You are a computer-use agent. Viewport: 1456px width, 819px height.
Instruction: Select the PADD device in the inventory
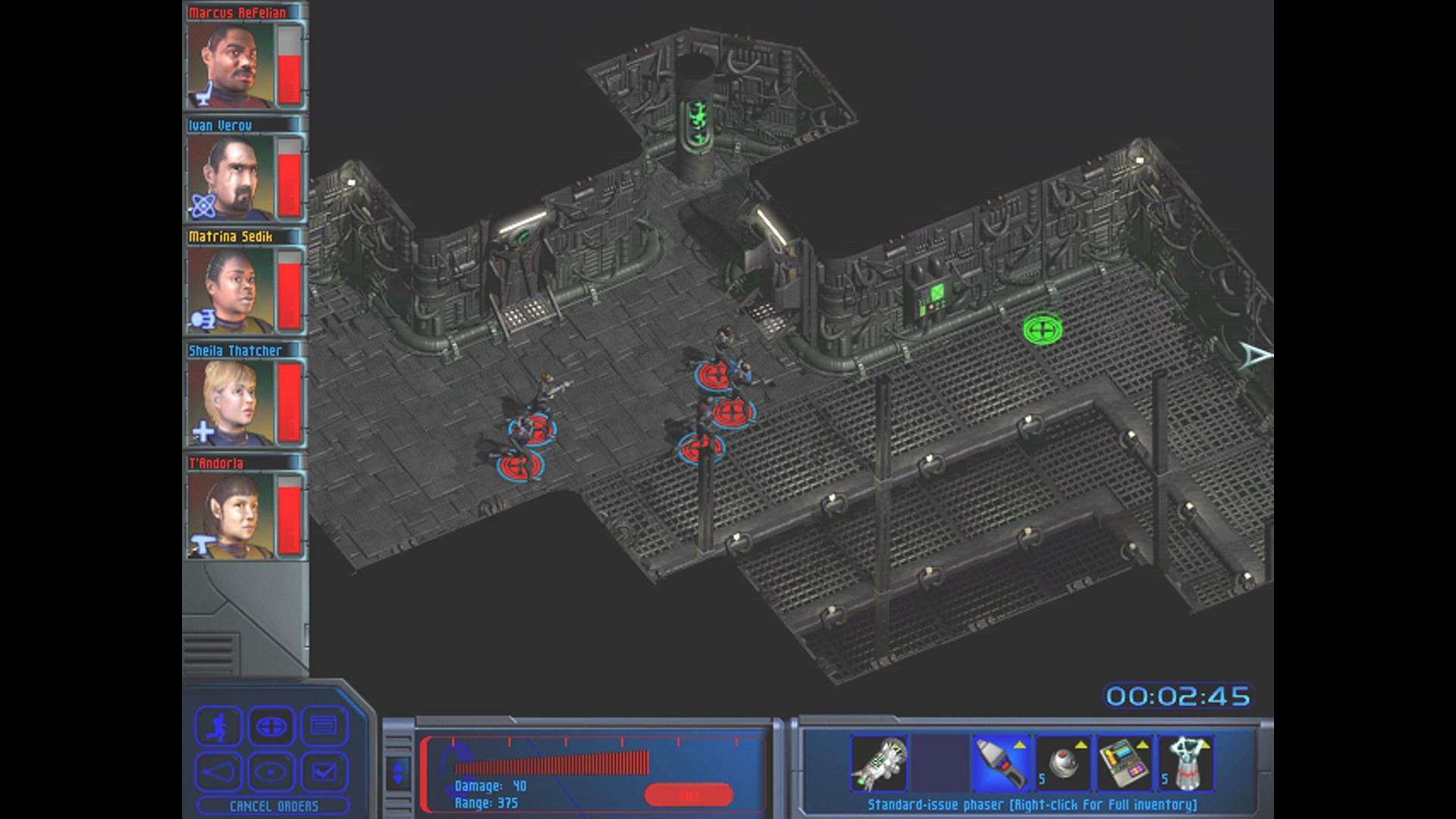1124,763
